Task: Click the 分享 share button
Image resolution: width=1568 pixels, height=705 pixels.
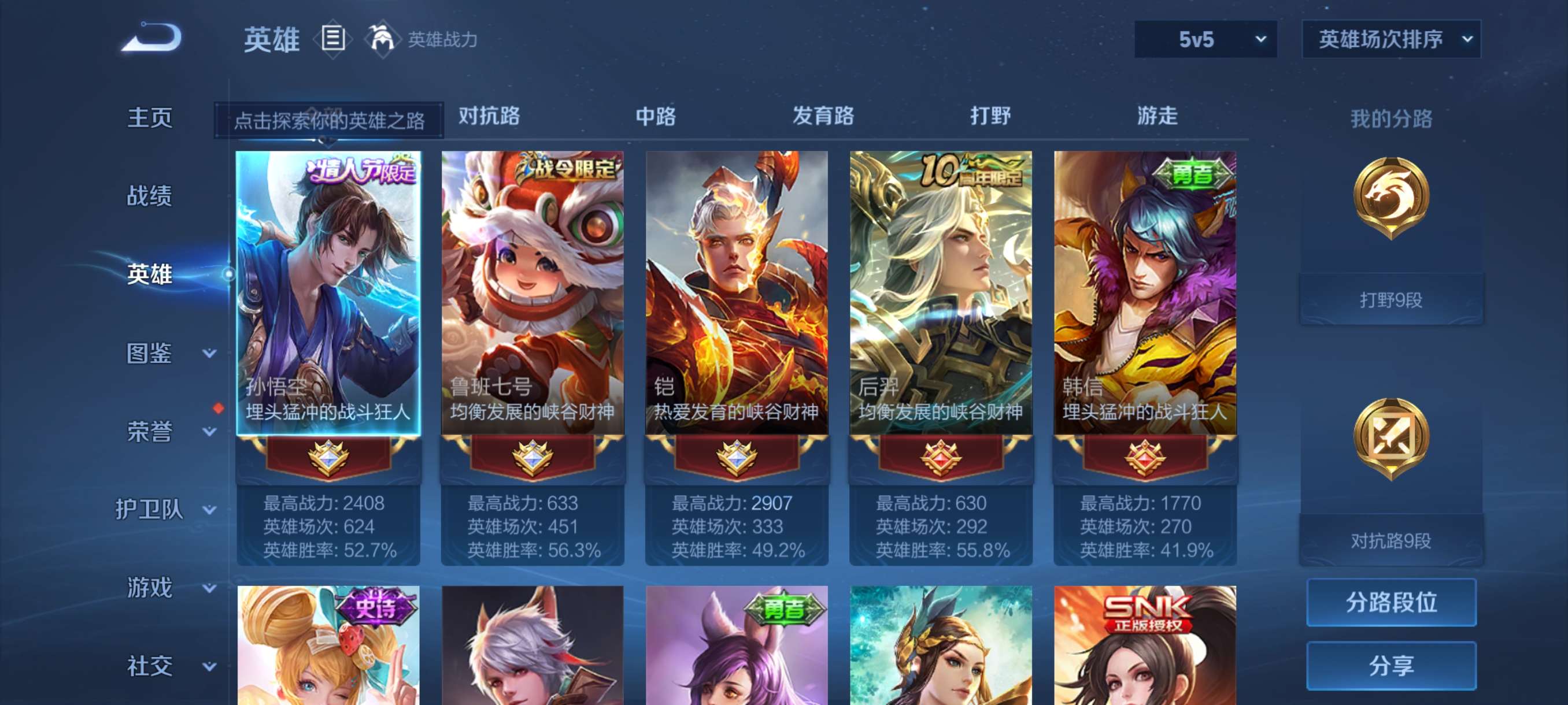Action: click(1393, 666)
